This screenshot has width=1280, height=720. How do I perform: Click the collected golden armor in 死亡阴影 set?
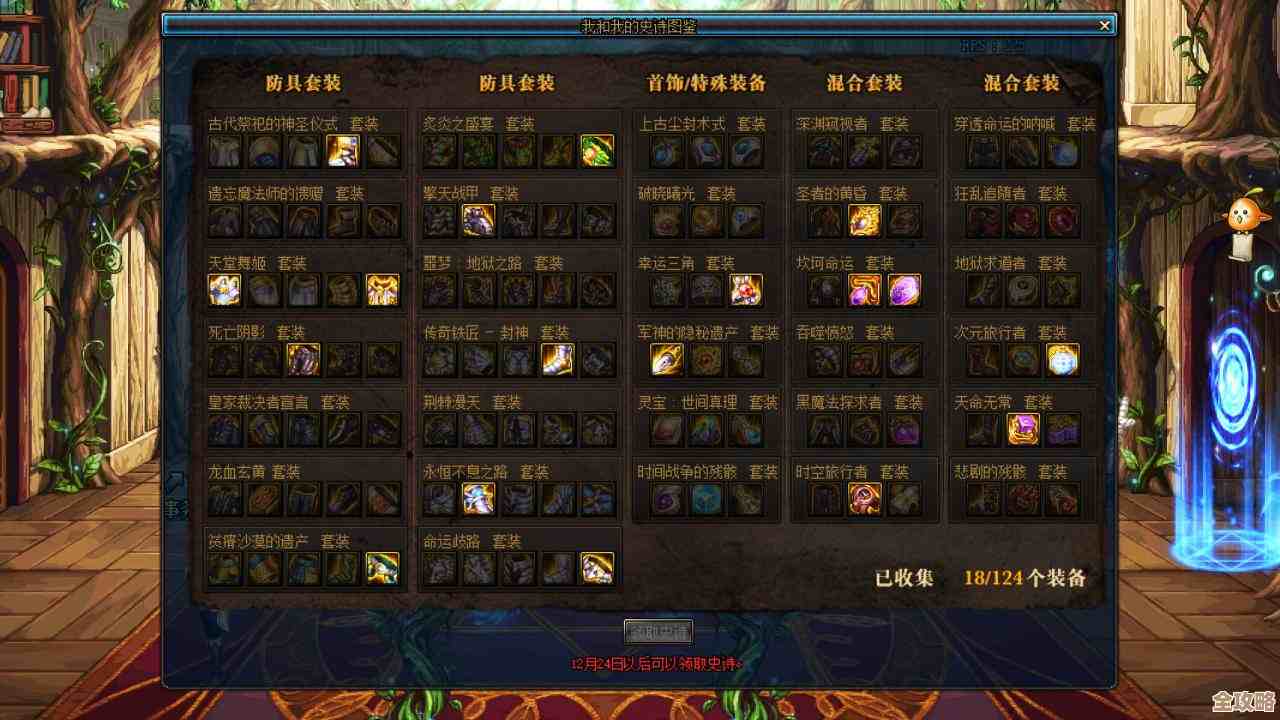point(302,358)
